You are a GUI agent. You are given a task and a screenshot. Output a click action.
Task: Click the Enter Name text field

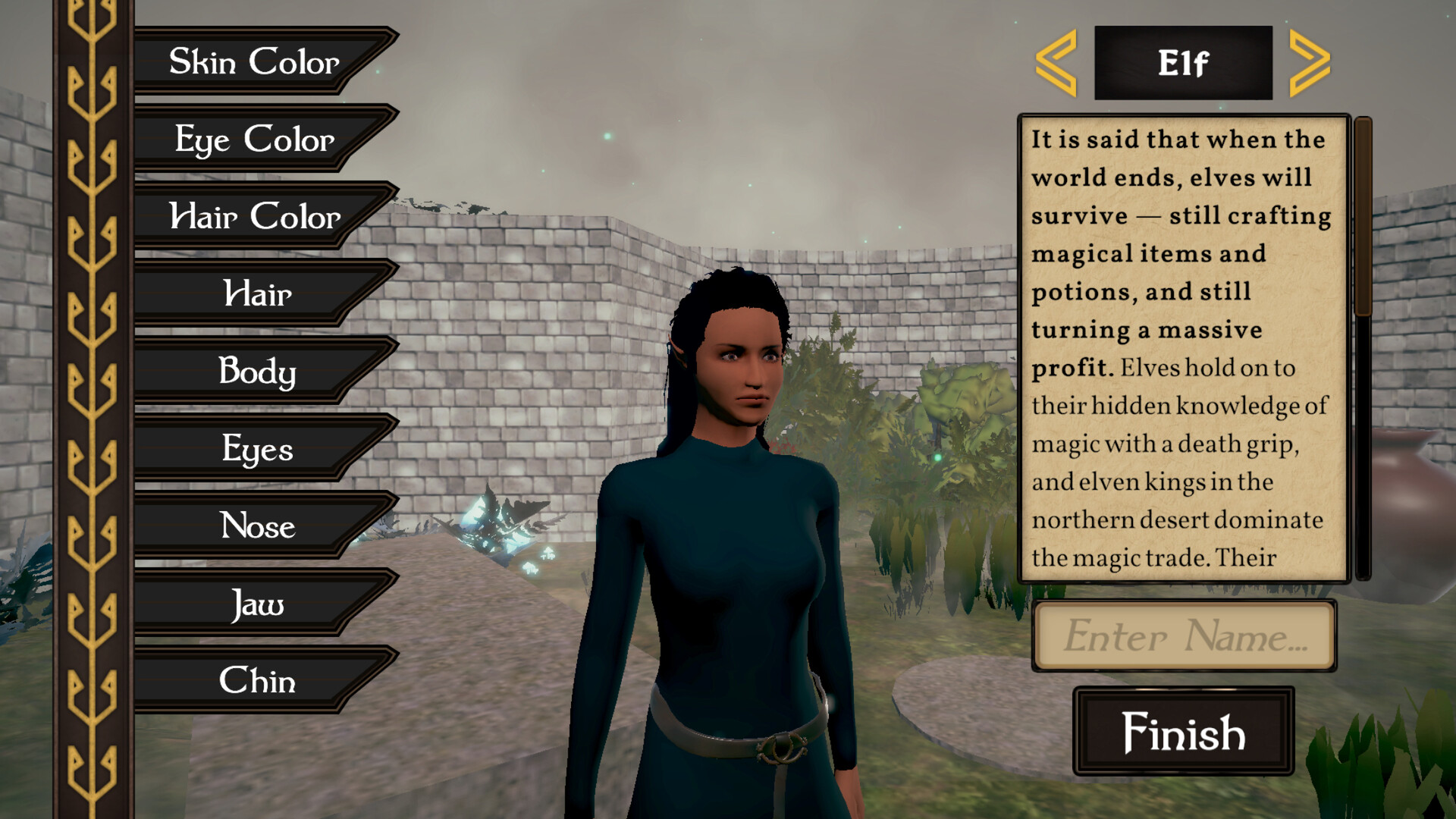click(x=1185, y=637)
